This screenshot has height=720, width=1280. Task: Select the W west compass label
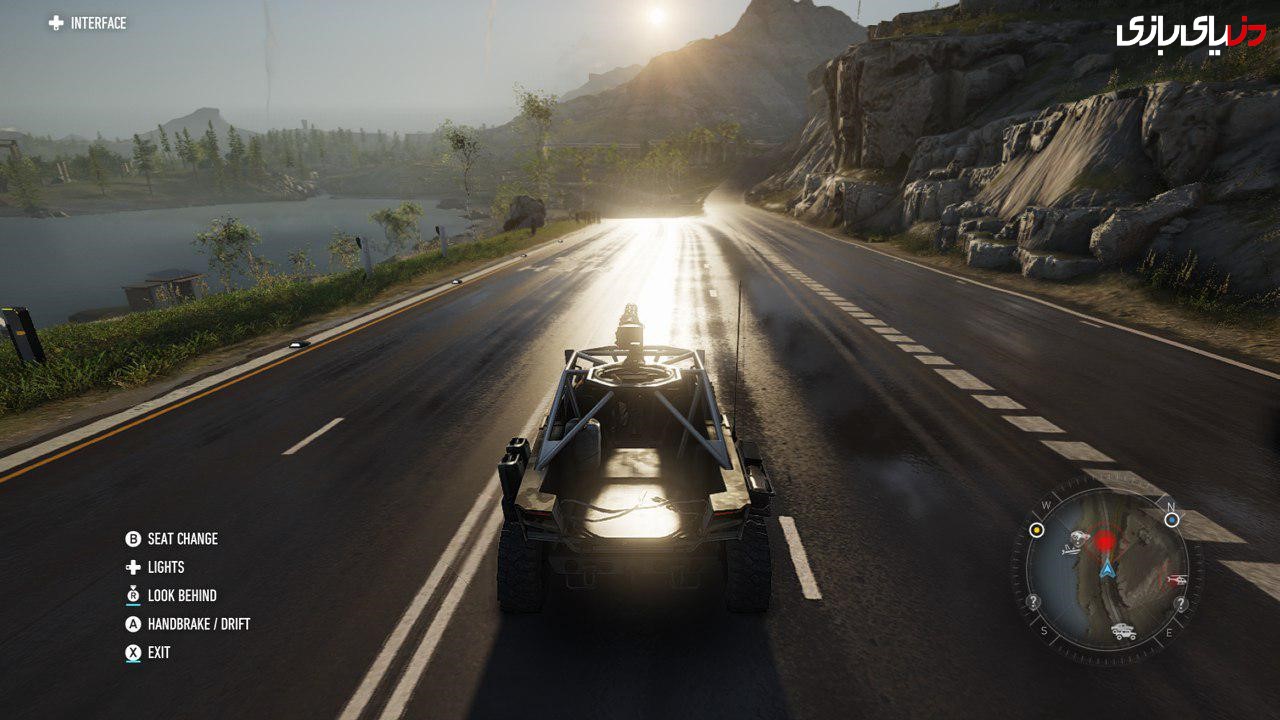[1045, 504]
